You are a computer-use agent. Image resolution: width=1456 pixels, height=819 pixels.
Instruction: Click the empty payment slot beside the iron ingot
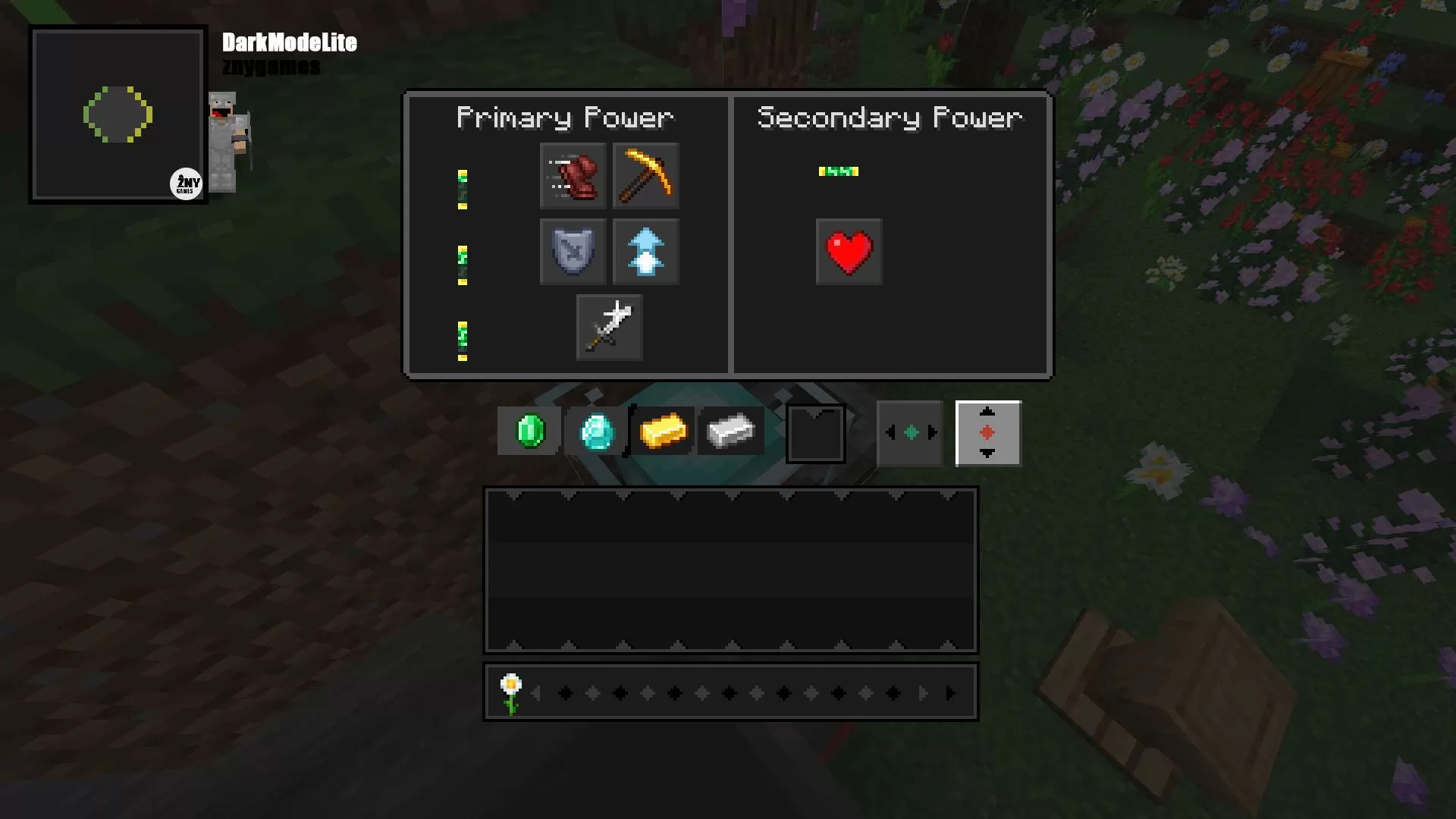(816, 433)
